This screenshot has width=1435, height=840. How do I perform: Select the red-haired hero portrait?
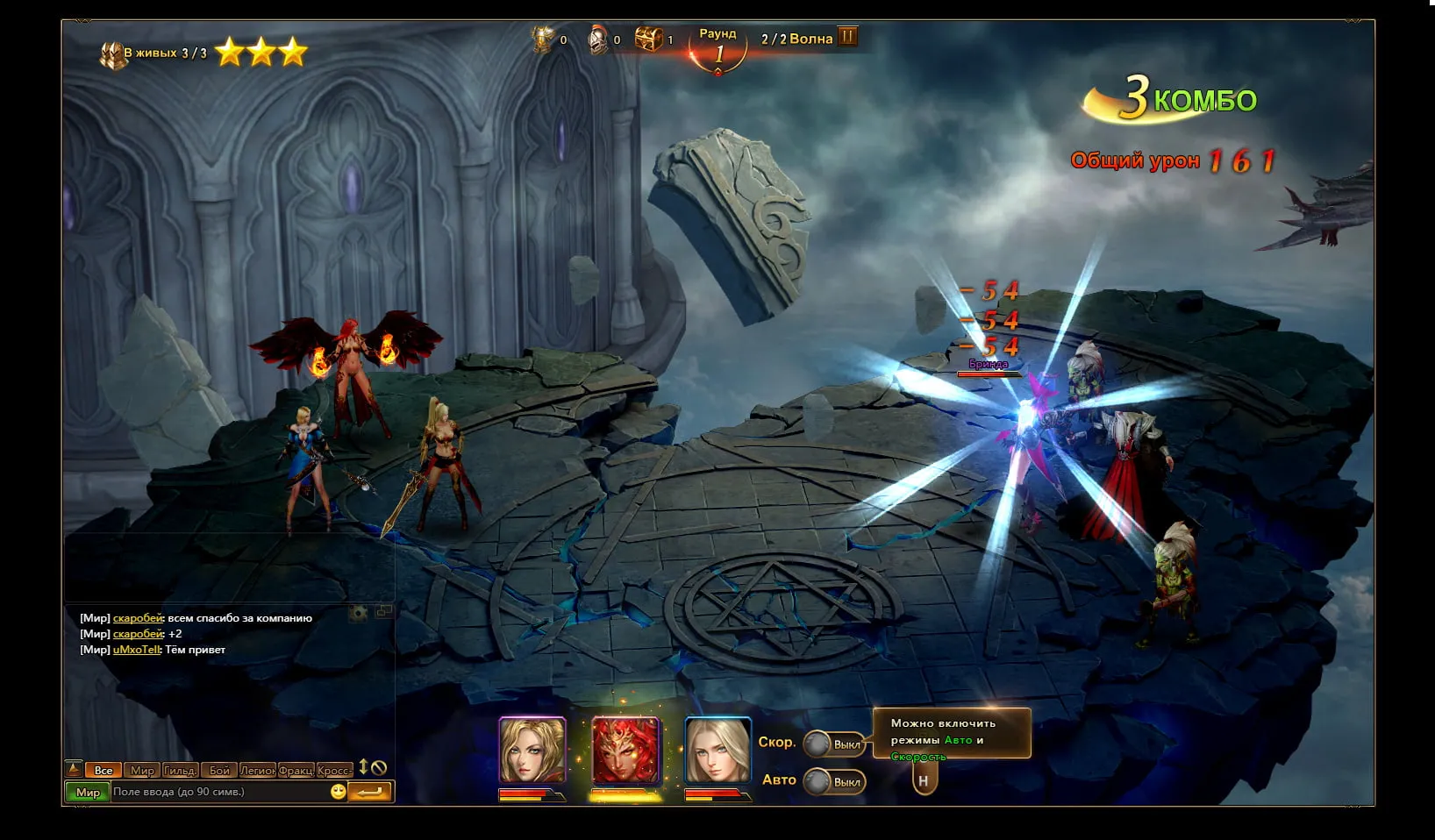point(625,750)
